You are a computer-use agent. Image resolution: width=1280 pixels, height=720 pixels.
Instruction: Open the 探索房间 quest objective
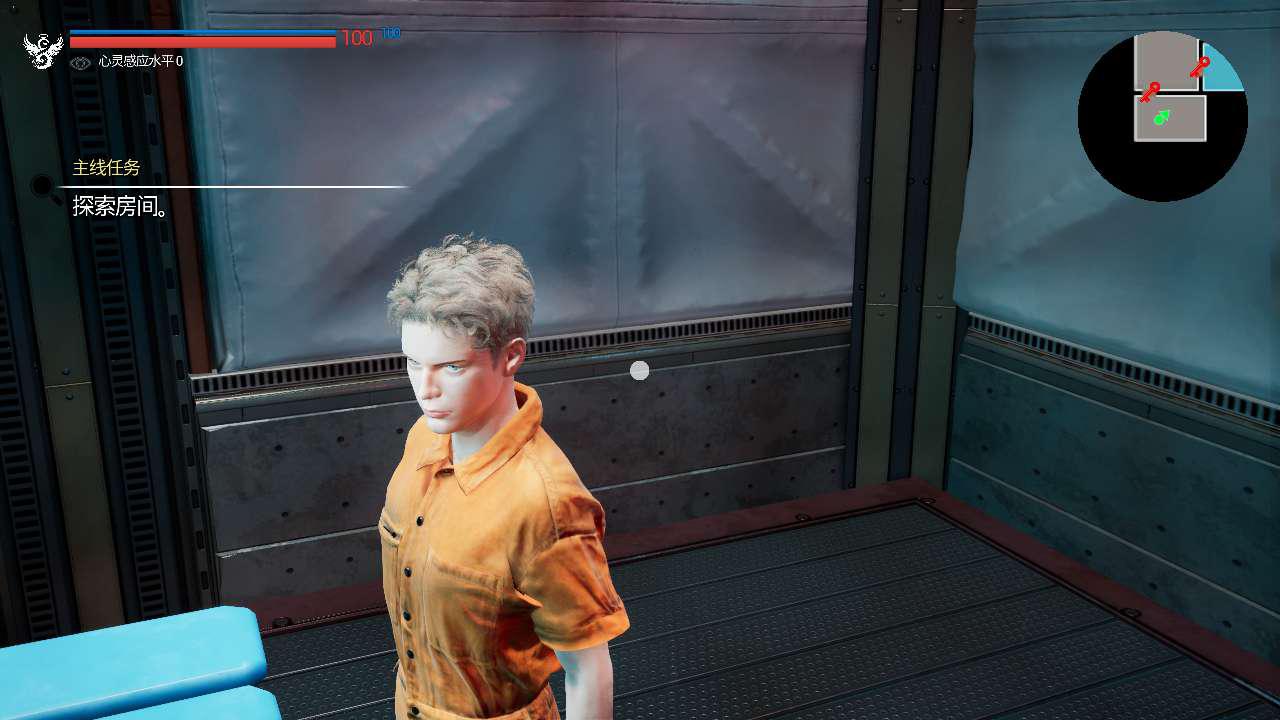[119, 207]
